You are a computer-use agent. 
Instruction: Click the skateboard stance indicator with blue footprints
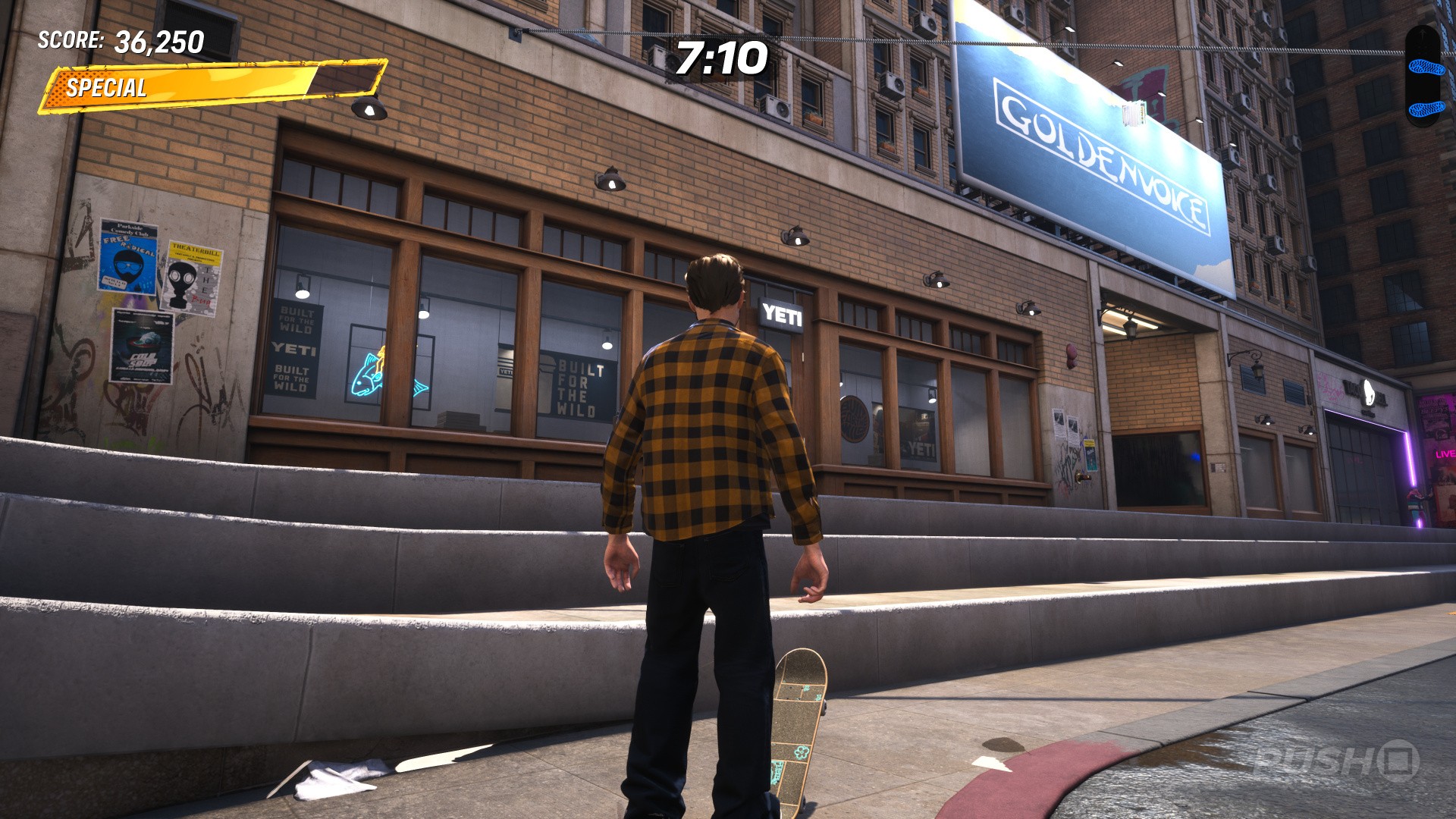[x=1426, y=77]
